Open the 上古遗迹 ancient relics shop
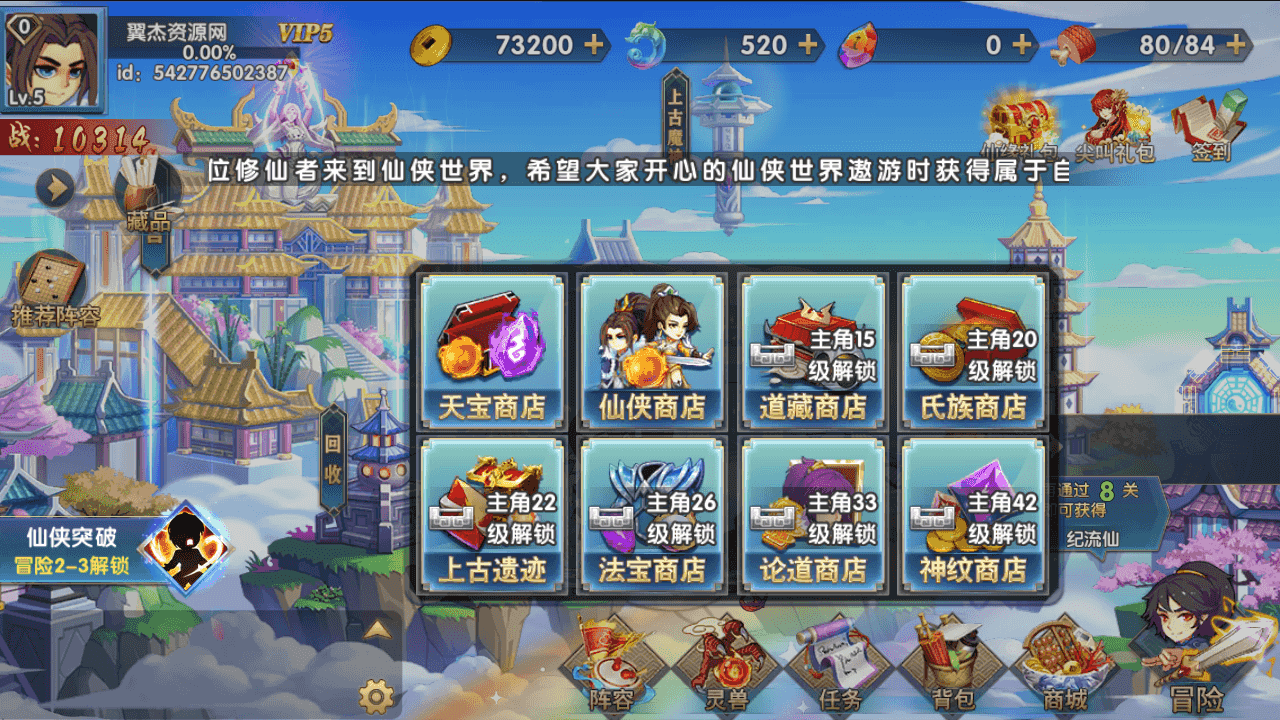Screen dimensions: 1280x720 pyautogui.click(x=490, y=515)
